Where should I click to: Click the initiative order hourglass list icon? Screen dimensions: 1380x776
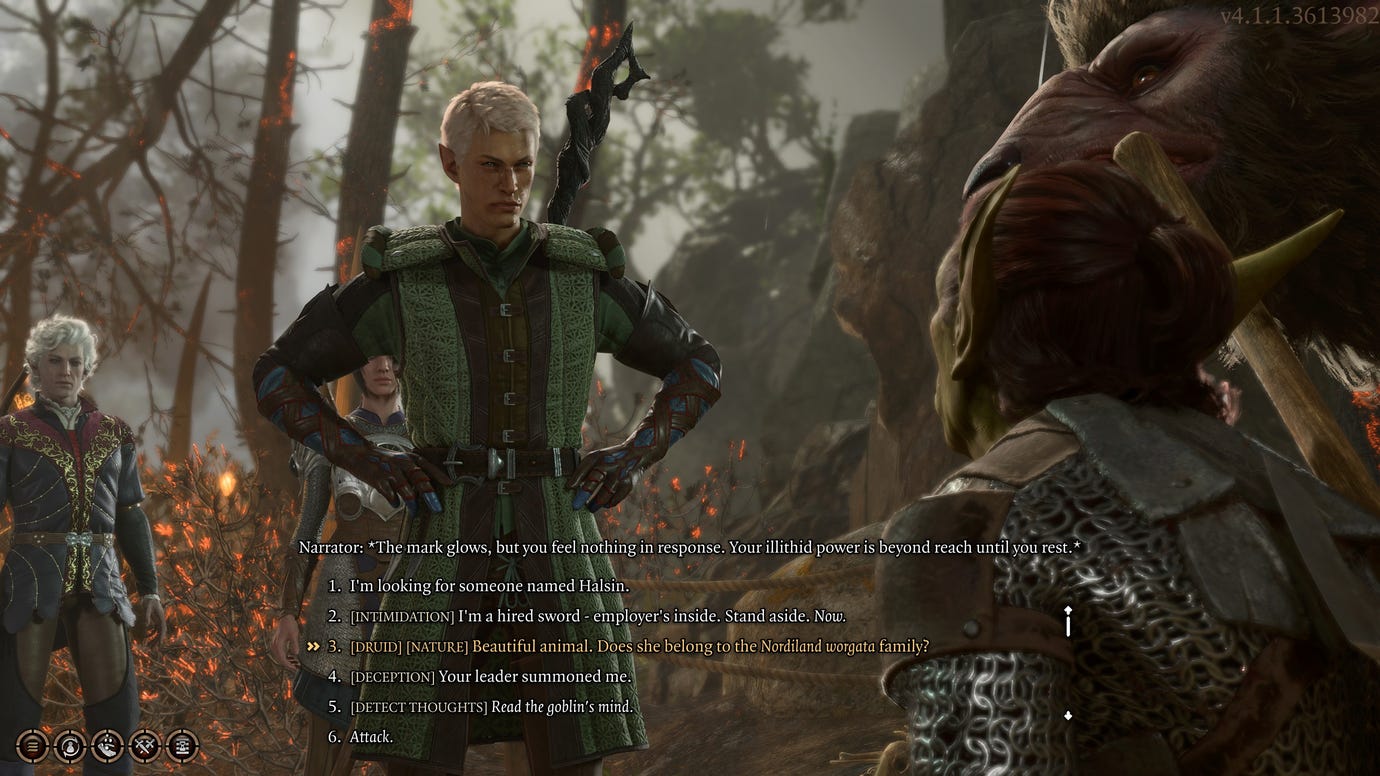[x=181, y=746]
